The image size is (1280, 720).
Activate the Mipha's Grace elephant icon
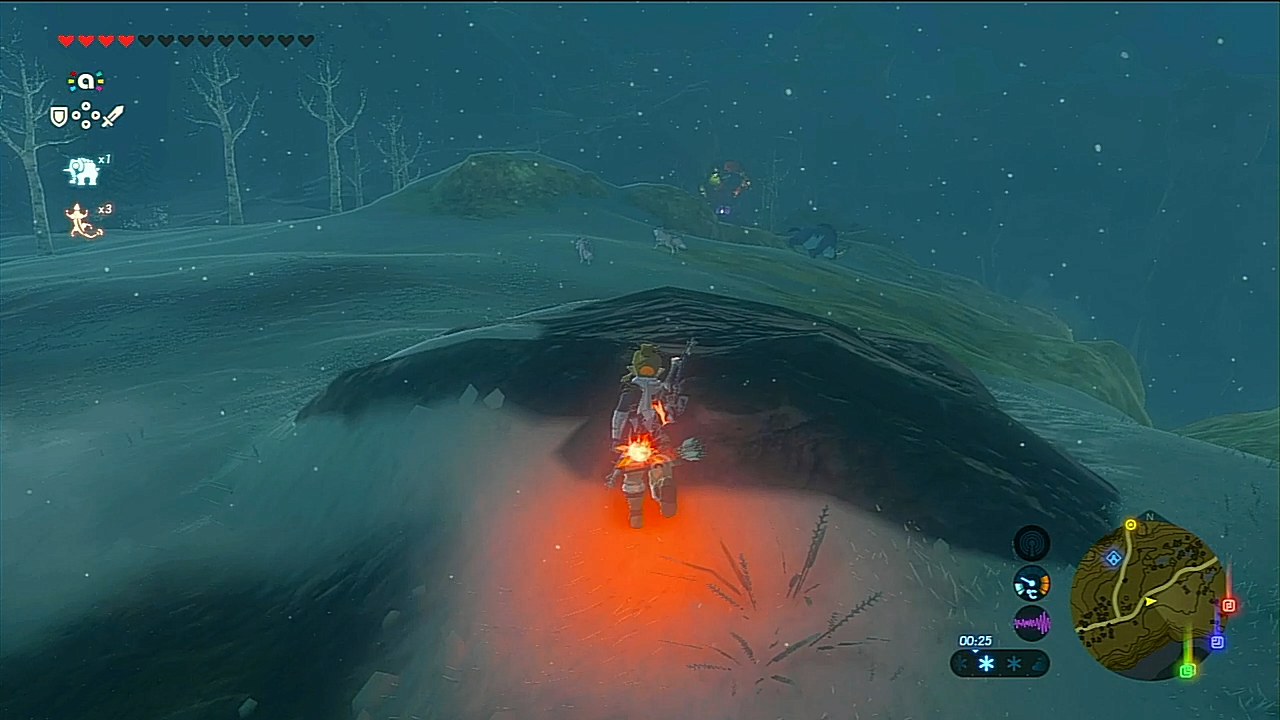pyautogui.click(x=82, y=171)
